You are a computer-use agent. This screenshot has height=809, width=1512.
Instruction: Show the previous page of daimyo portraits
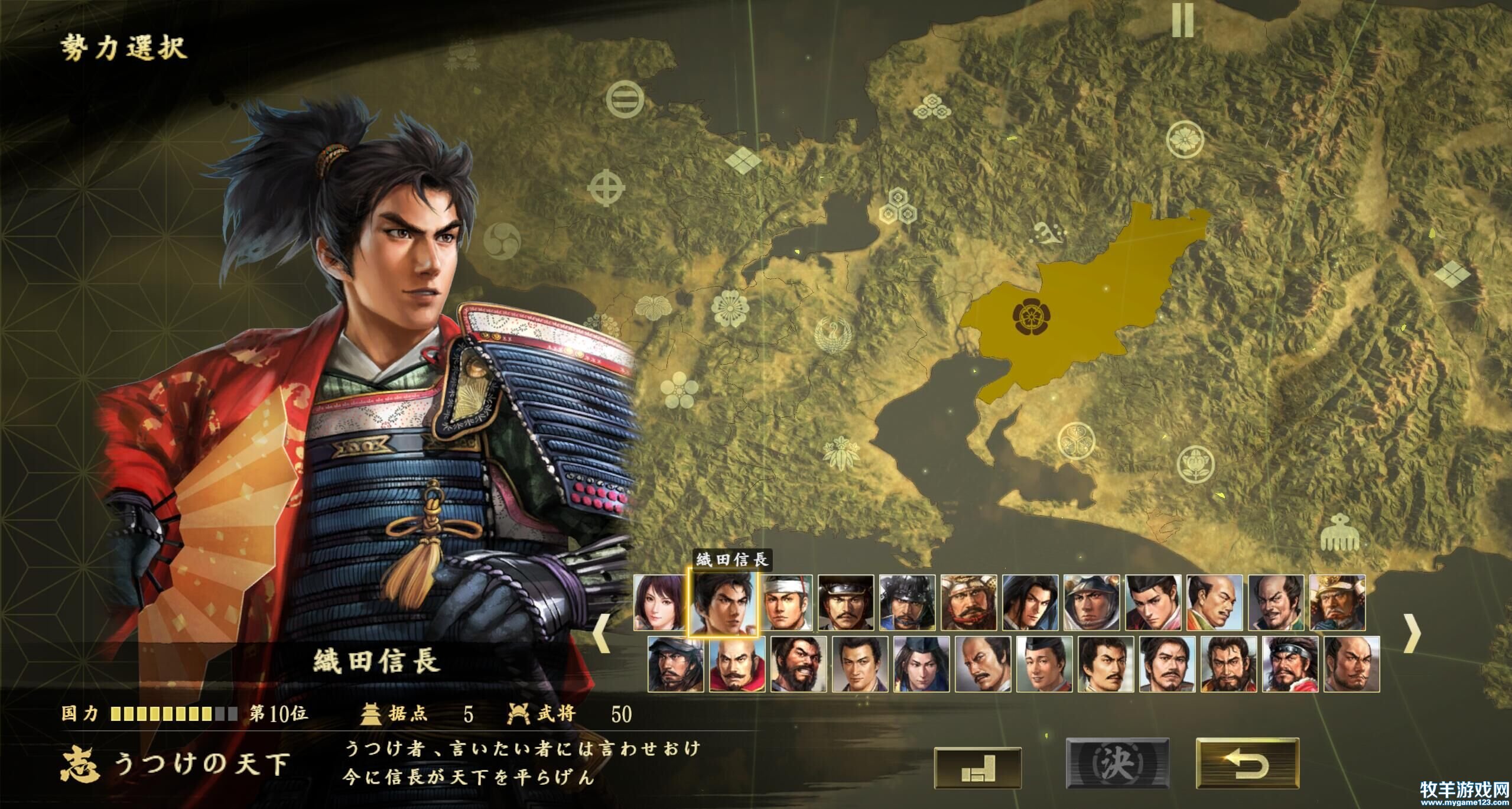point(601,633)
